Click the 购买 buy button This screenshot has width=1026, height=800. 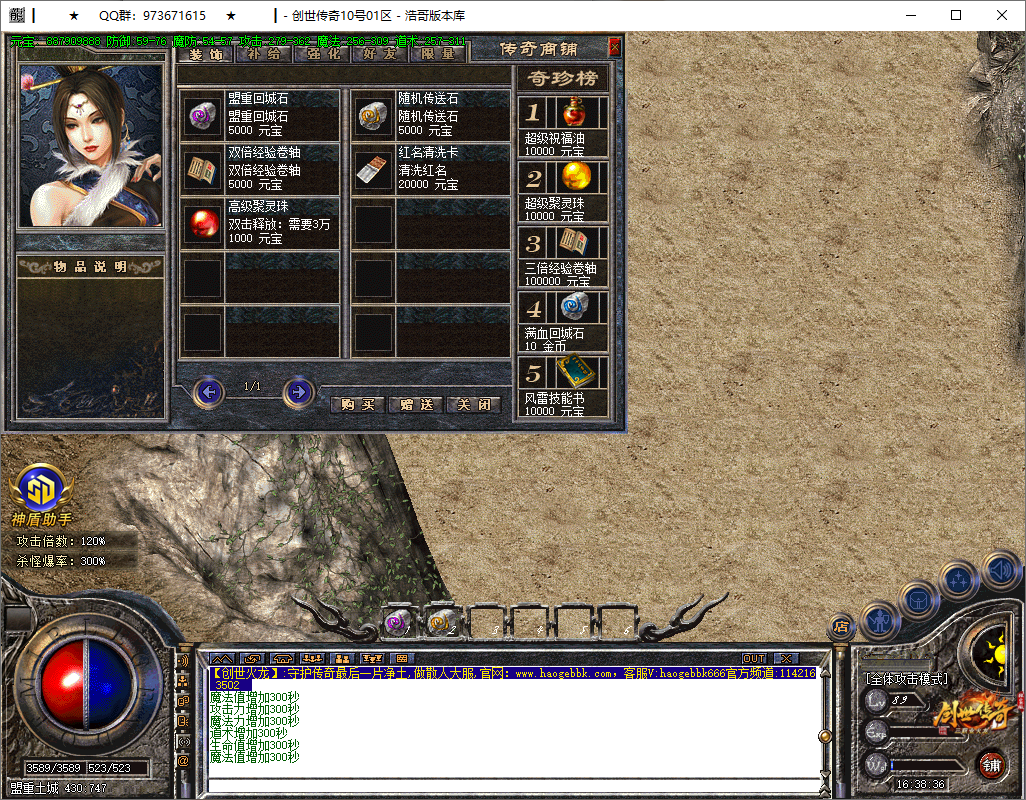(x=357, y=405)
